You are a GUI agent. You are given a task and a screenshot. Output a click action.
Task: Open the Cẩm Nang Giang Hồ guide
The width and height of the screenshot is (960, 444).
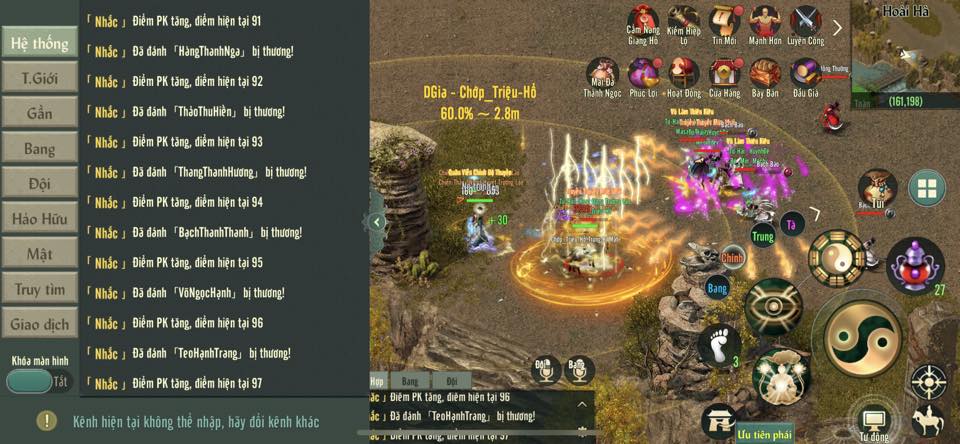point(643,22)
